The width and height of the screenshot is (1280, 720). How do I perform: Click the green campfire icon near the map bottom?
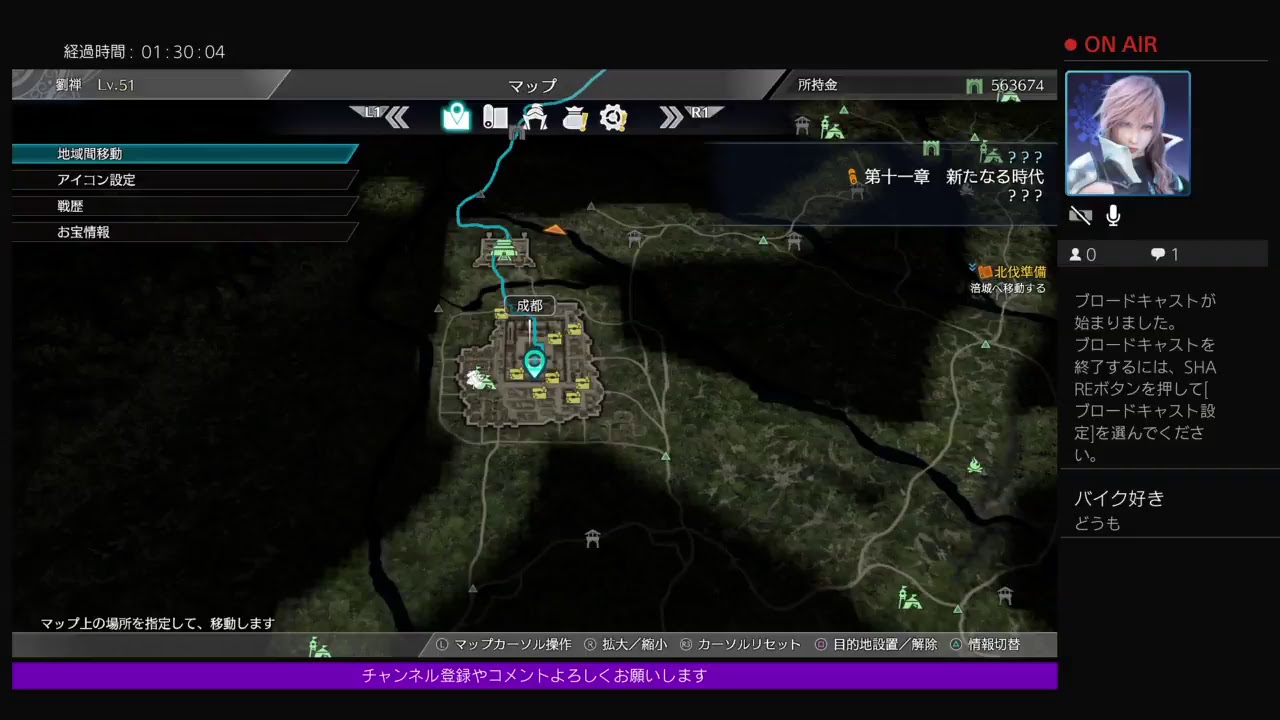point(976,466)
